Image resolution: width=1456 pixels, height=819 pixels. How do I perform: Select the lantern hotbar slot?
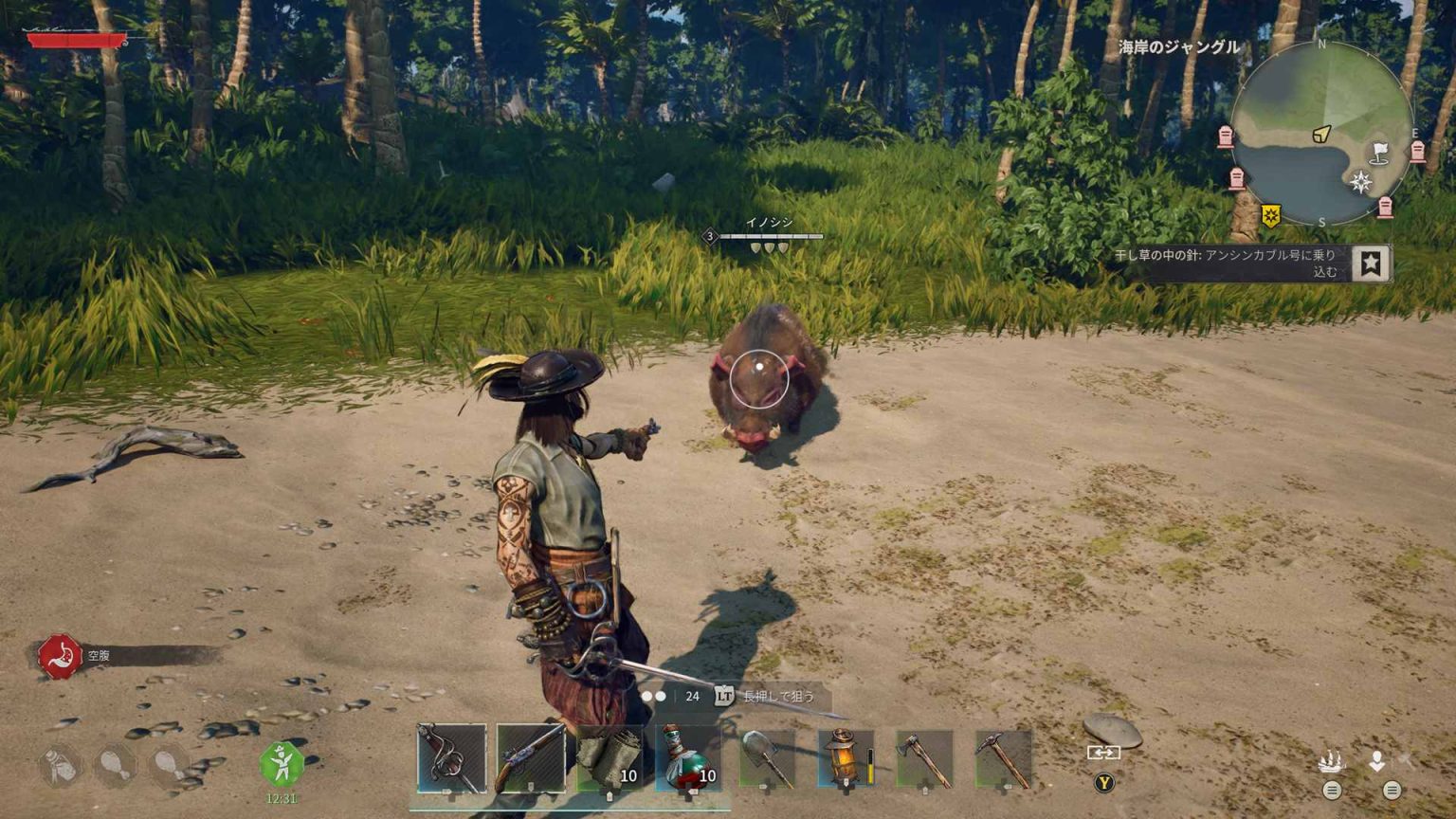coord(846,758)
